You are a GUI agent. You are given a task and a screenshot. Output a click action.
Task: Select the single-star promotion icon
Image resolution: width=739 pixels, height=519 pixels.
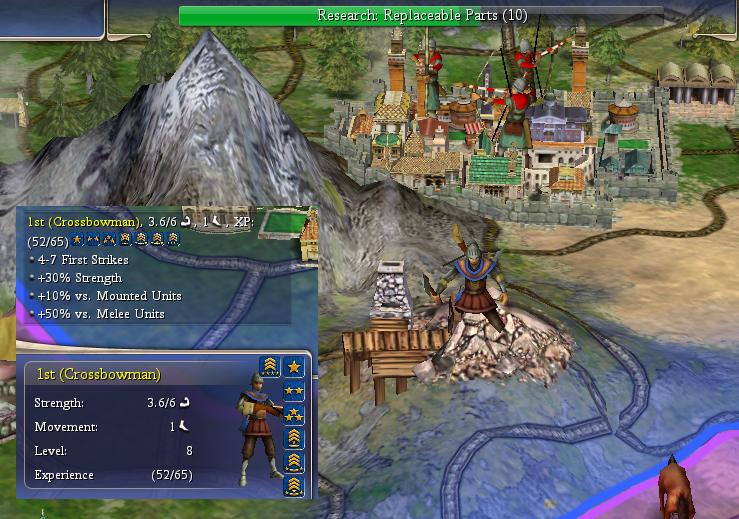pyautogui.click(x=294, y=366)
